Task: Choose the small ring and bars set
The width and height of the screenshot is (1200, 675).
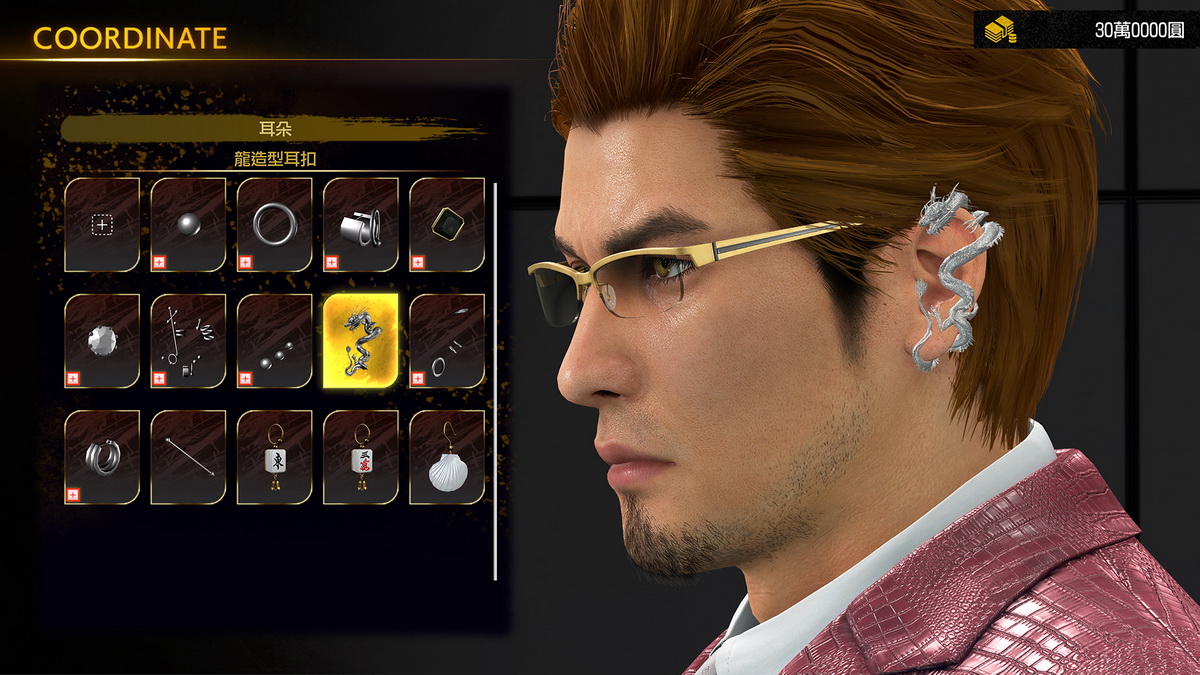Action: (x=447, y=341)
